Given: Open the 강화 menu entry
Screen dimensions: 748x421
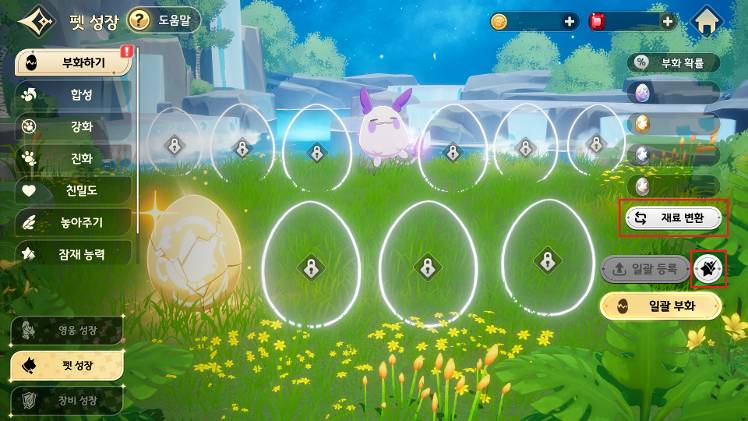Looking at the screenshot, I should point(72,127).
